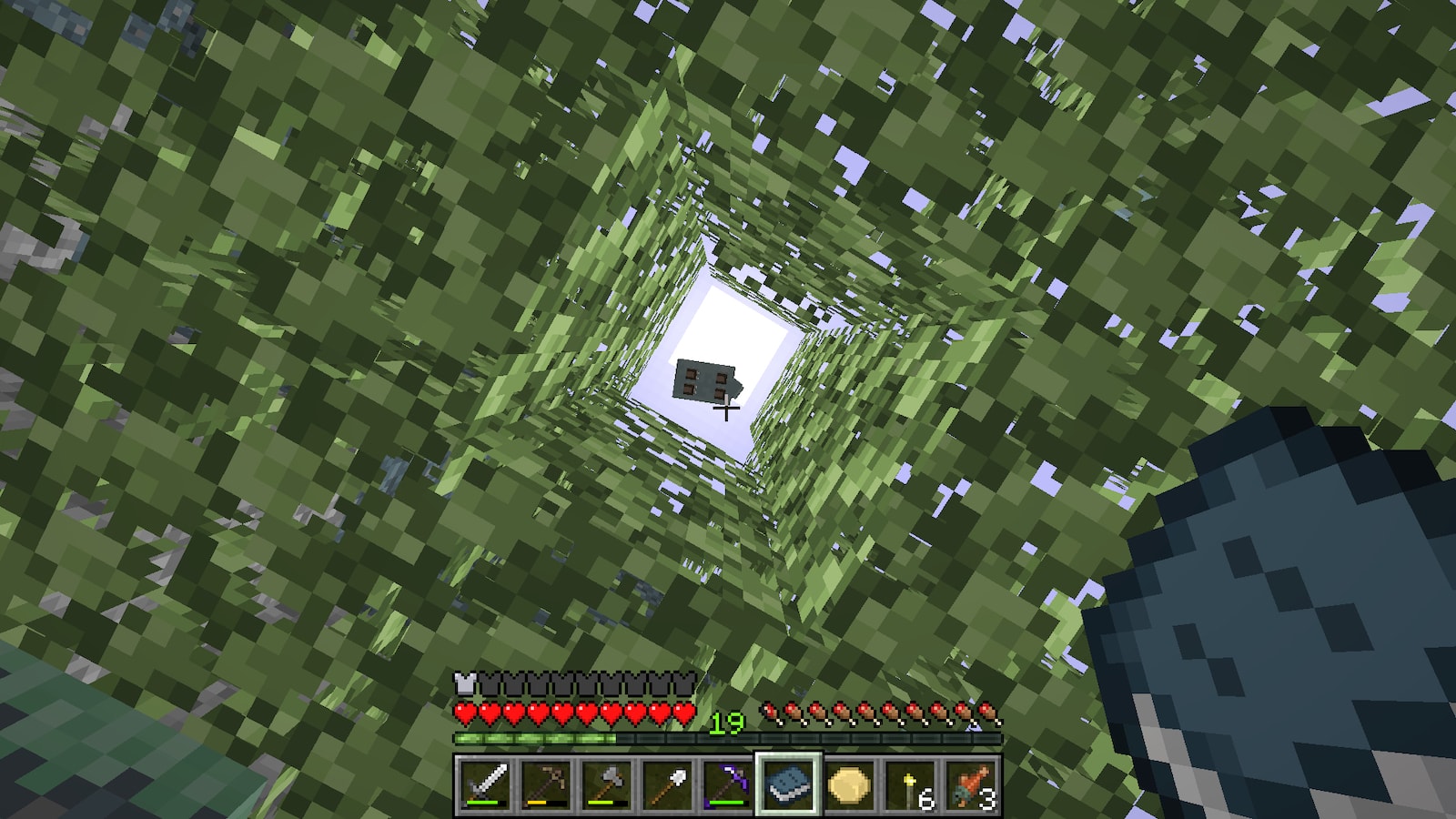Screen dimensions: 1456x819
Task: Select the iron sword hotbar slot
Action: 485,784
